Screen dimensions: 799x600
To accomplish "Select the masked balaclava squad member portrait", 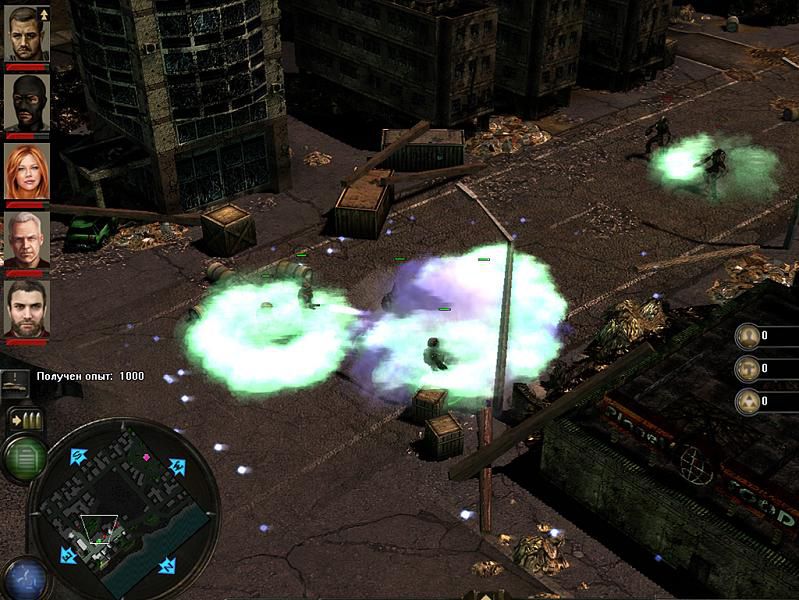I will click(x=27, y=103).
